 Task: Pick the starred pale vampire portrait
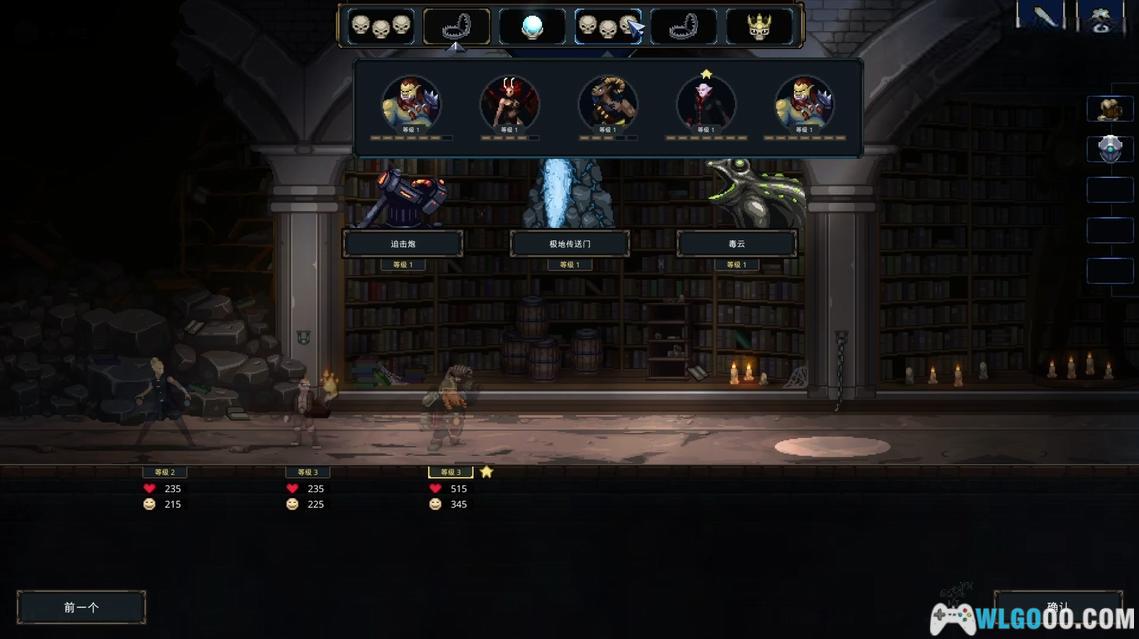point(706,103)
